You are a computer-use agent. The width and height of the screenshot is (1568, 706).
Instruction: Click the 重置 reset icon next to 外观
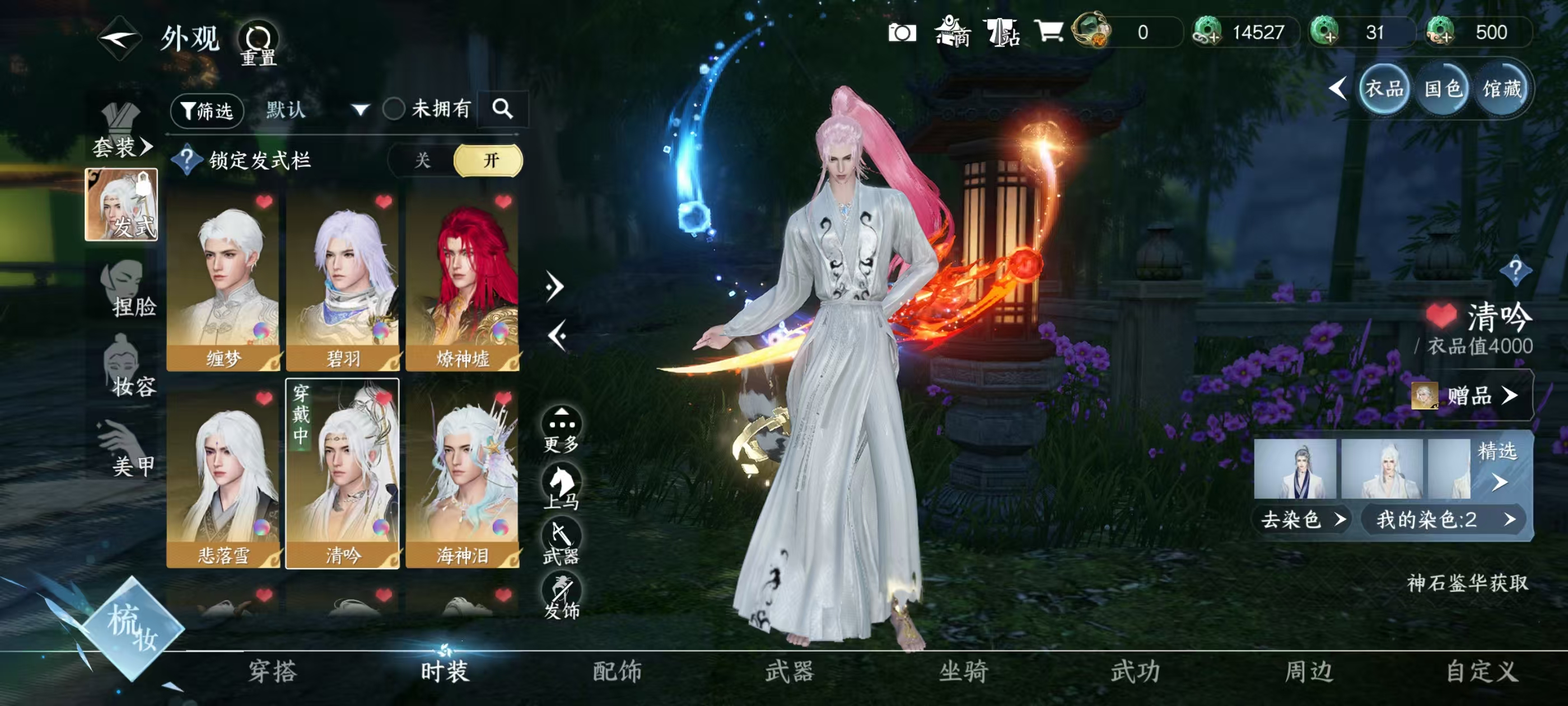coord(259,38)
